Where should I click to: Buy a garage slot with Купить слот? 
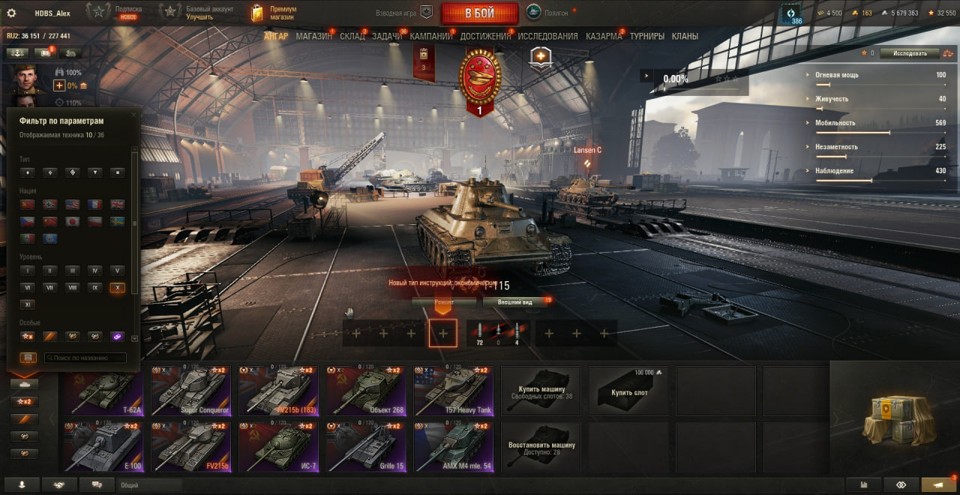(629, 389)
